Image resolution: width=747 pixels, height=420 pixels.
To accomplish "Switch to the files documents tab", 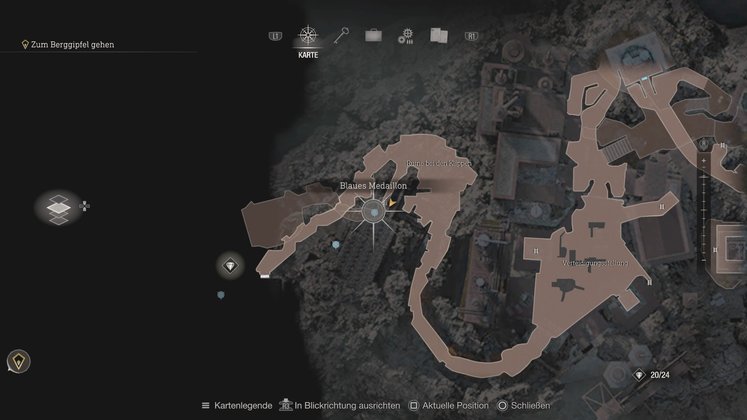I will pos(437,36).
